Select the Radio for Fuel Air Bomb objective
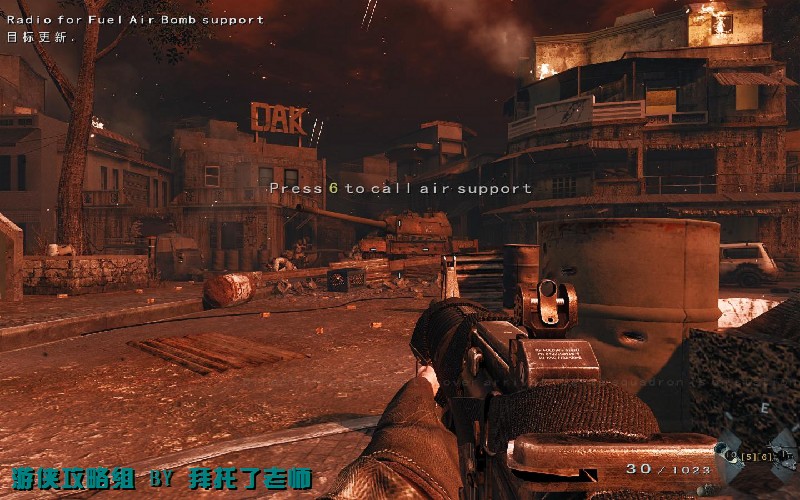 (135, 19)
